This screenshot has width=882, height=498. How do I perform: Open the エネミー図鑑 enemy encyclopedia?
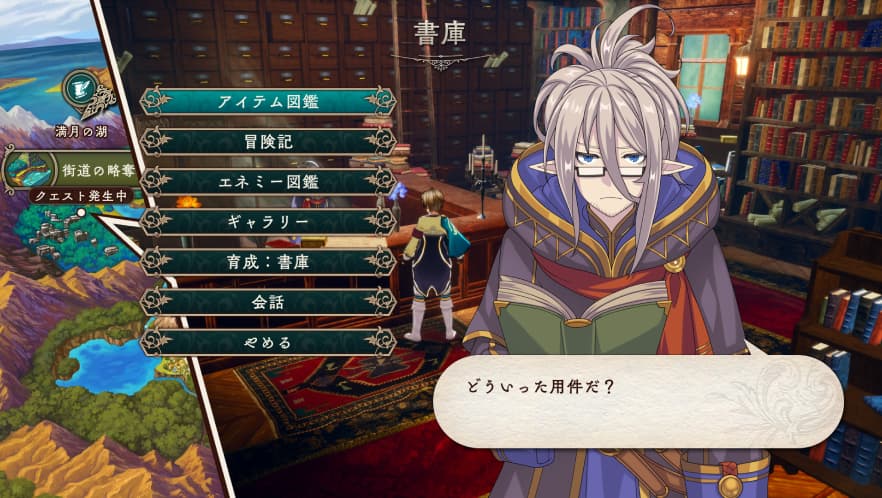(268, 182)
